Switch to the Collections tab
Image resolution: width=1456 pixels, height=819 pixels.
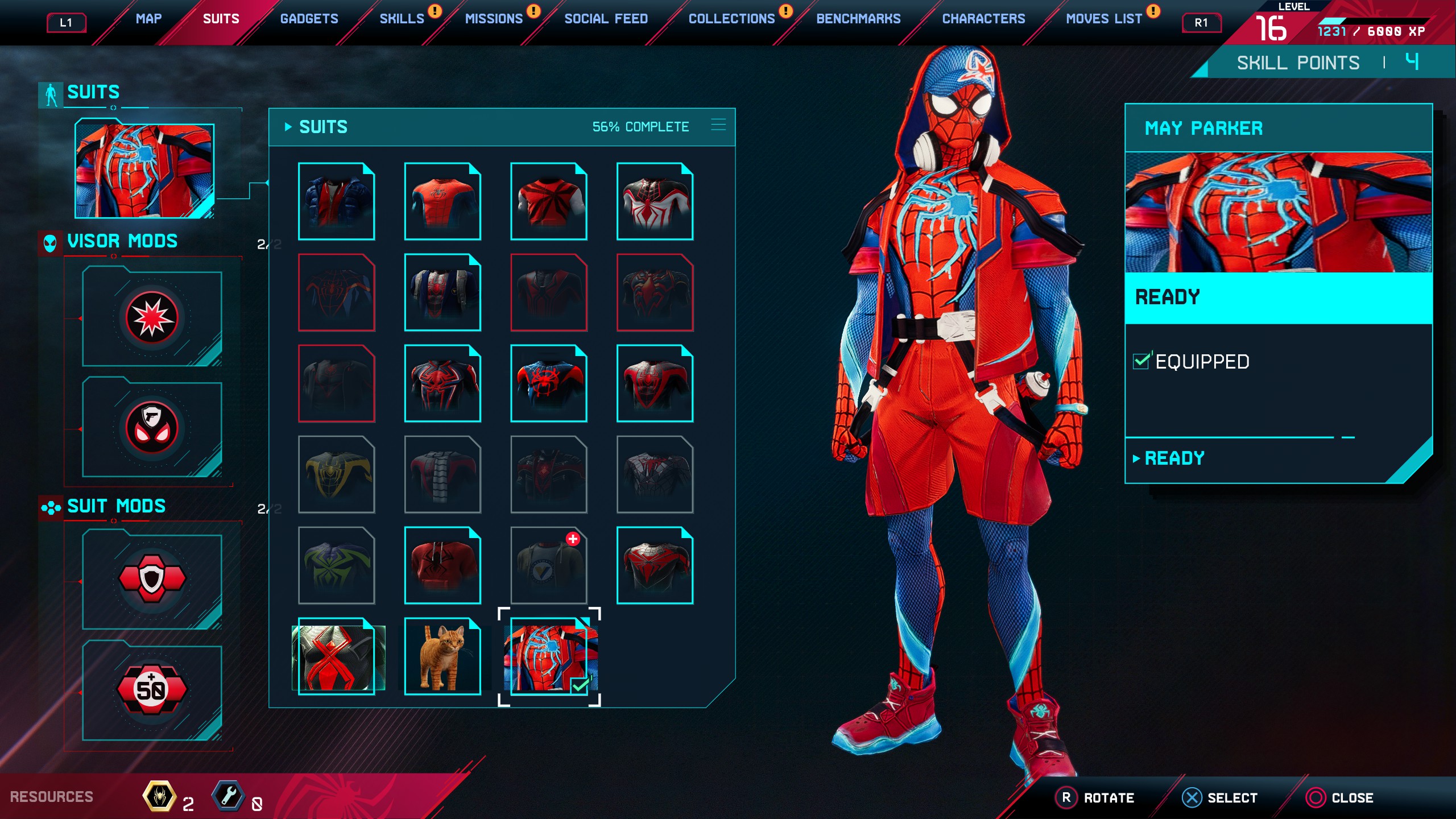coord(731,19)
